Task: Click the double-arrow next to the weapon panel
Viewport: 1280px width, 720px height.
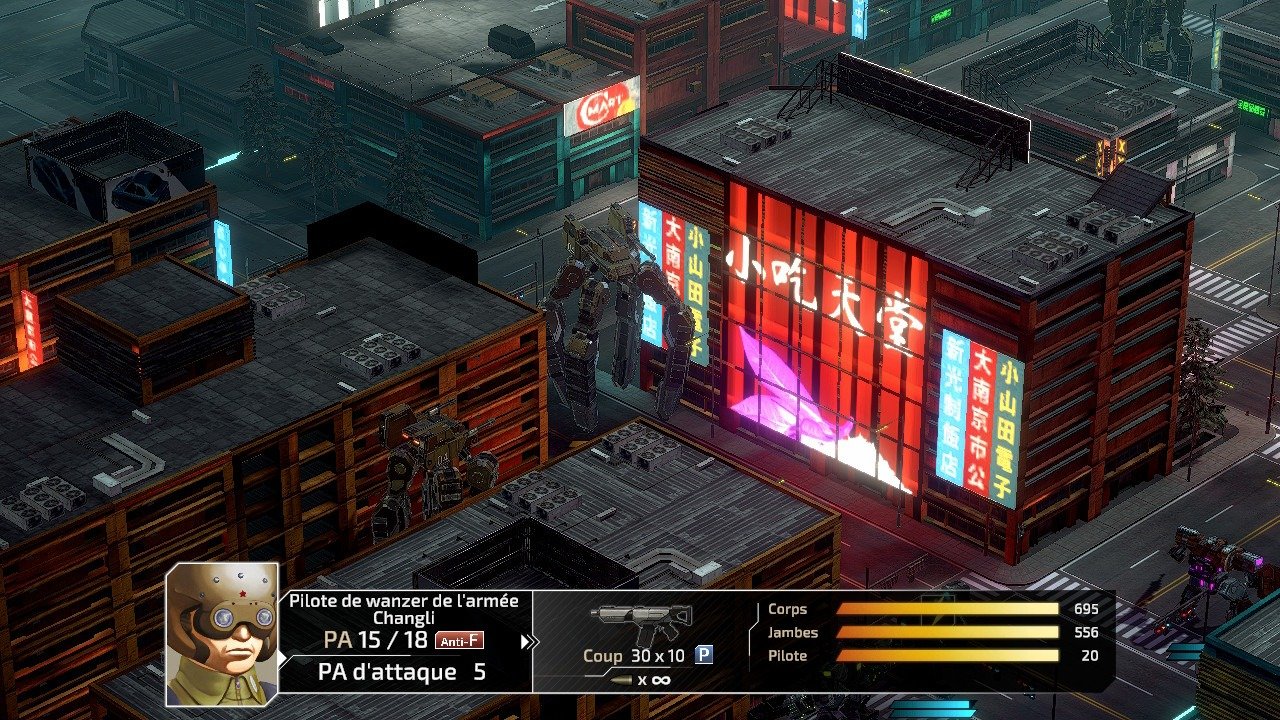Action: [x=528, y=642]
